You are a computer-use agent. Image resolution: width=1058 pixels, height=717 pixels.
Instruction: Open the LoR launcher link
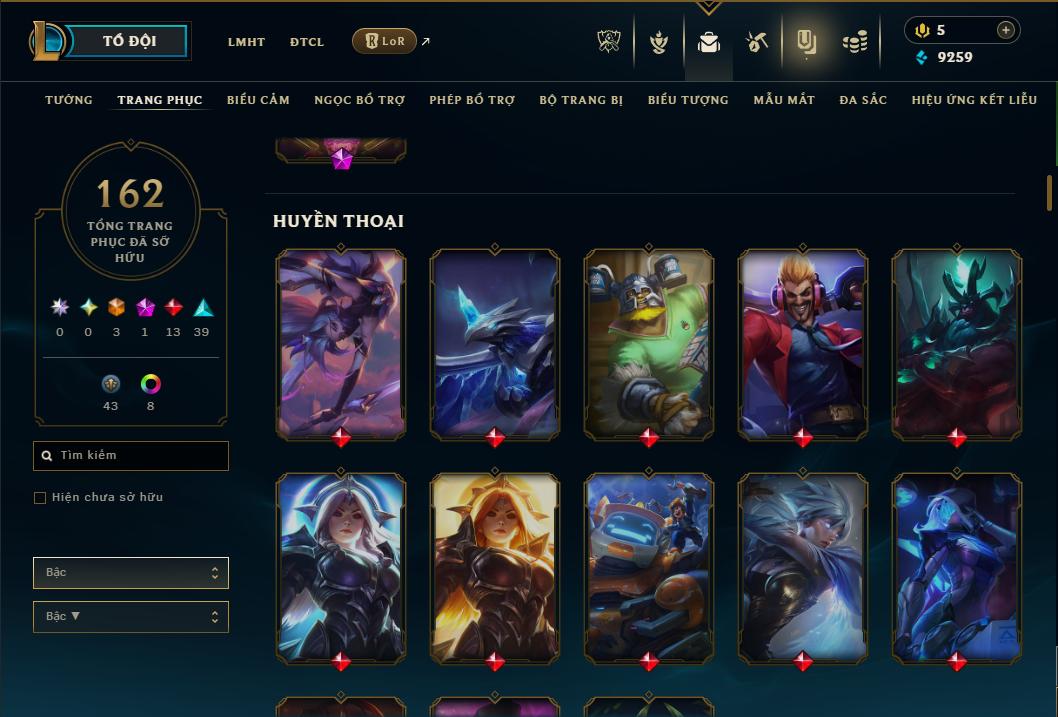[x=385, y=41]
